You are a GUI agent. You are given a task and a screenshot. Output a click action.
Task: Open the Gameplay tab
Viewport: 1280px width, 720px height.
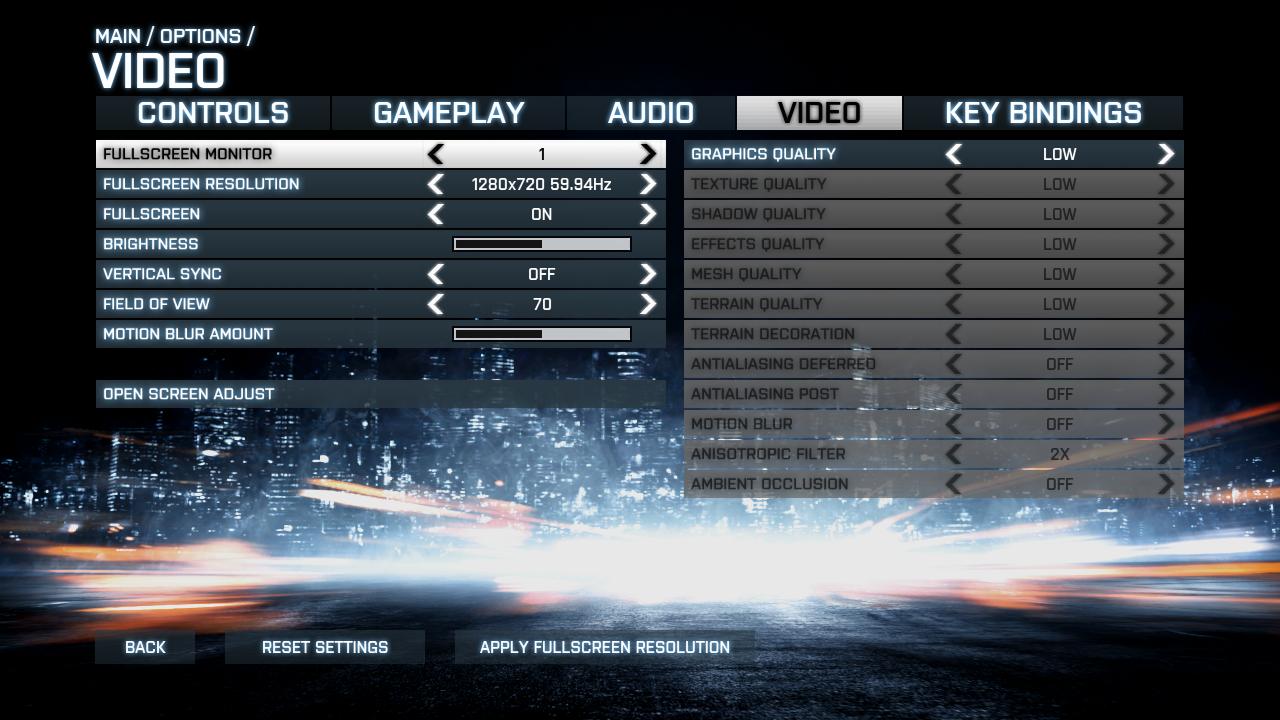(x=449, y=113)
